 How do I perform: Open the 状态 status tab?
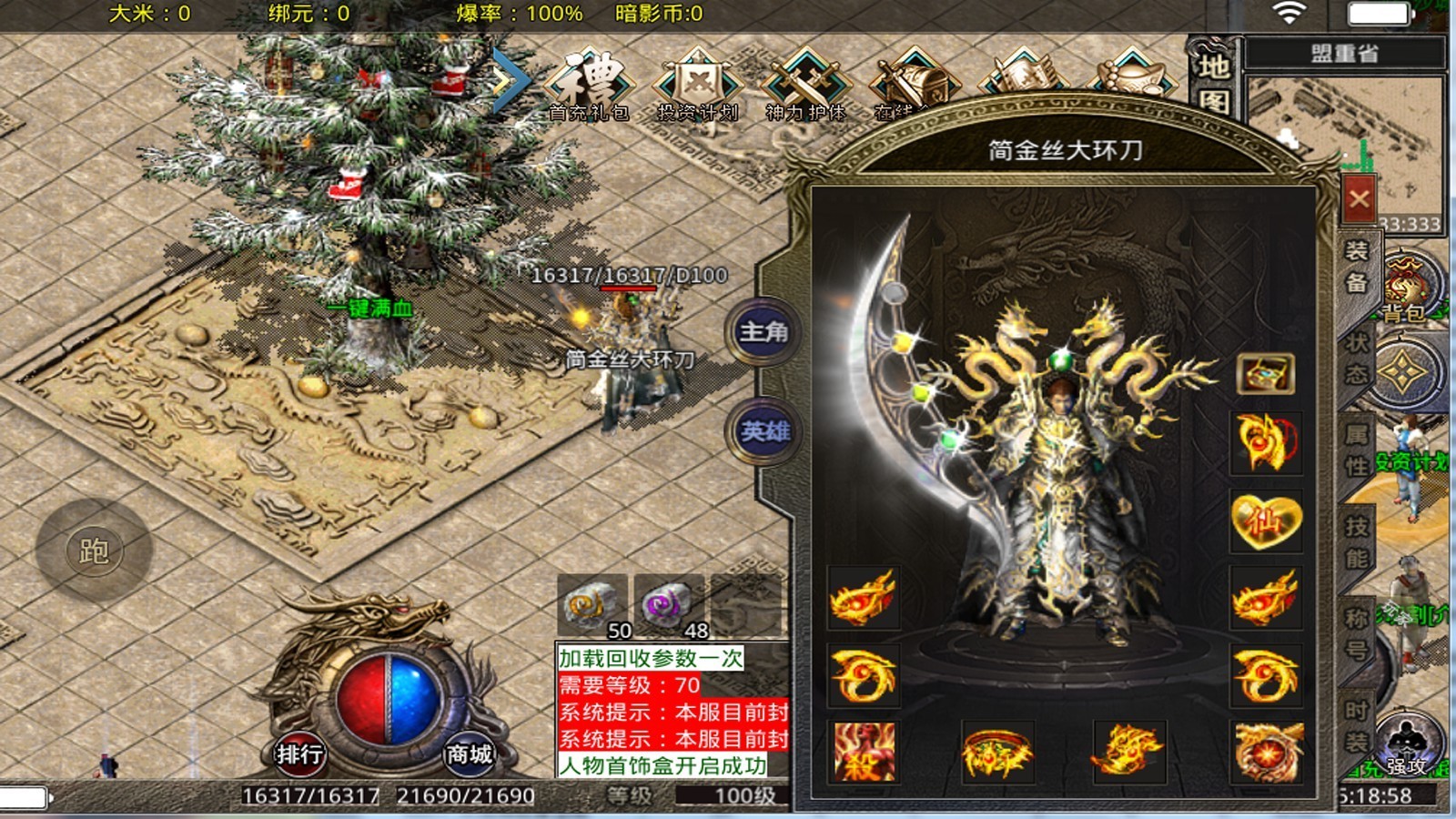tap(1357, 358)
